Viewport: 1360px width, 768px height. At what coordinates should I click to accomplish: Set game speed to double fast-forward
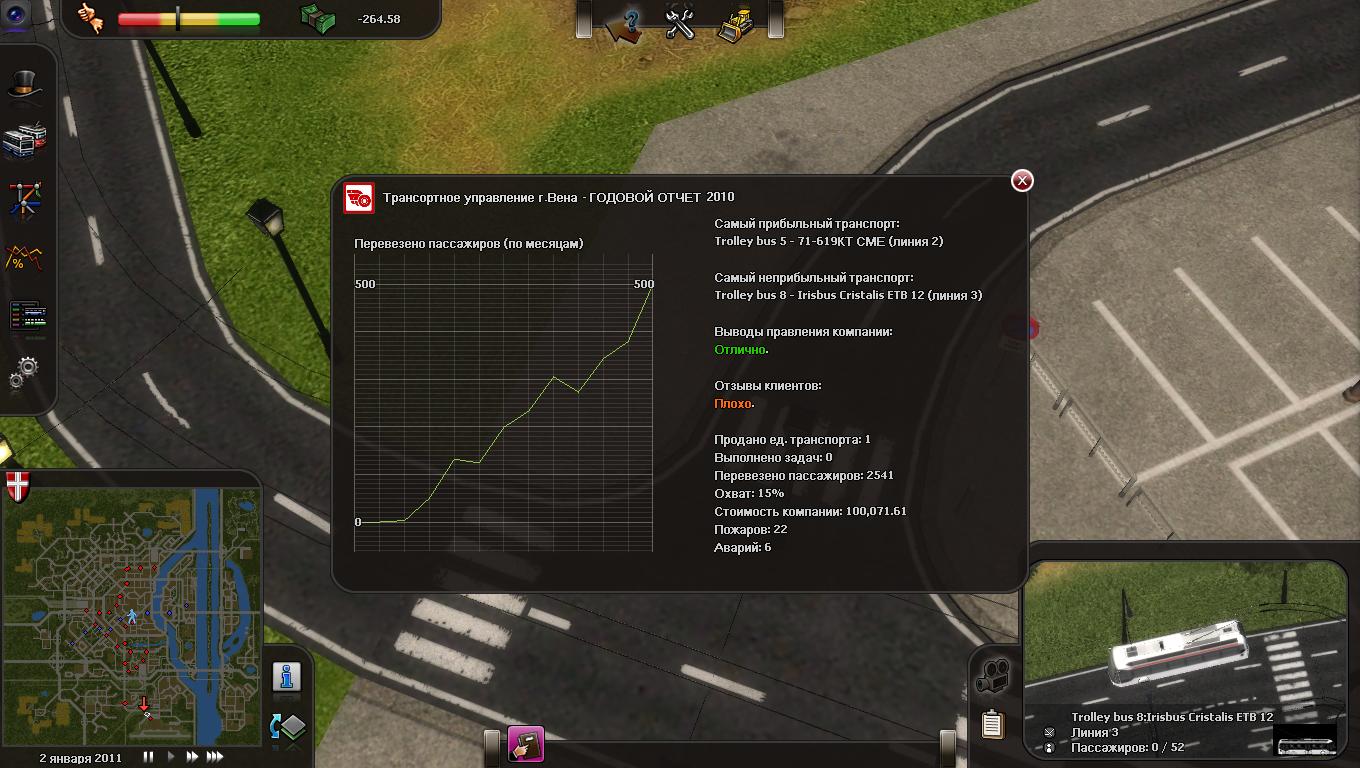point(191,757)
